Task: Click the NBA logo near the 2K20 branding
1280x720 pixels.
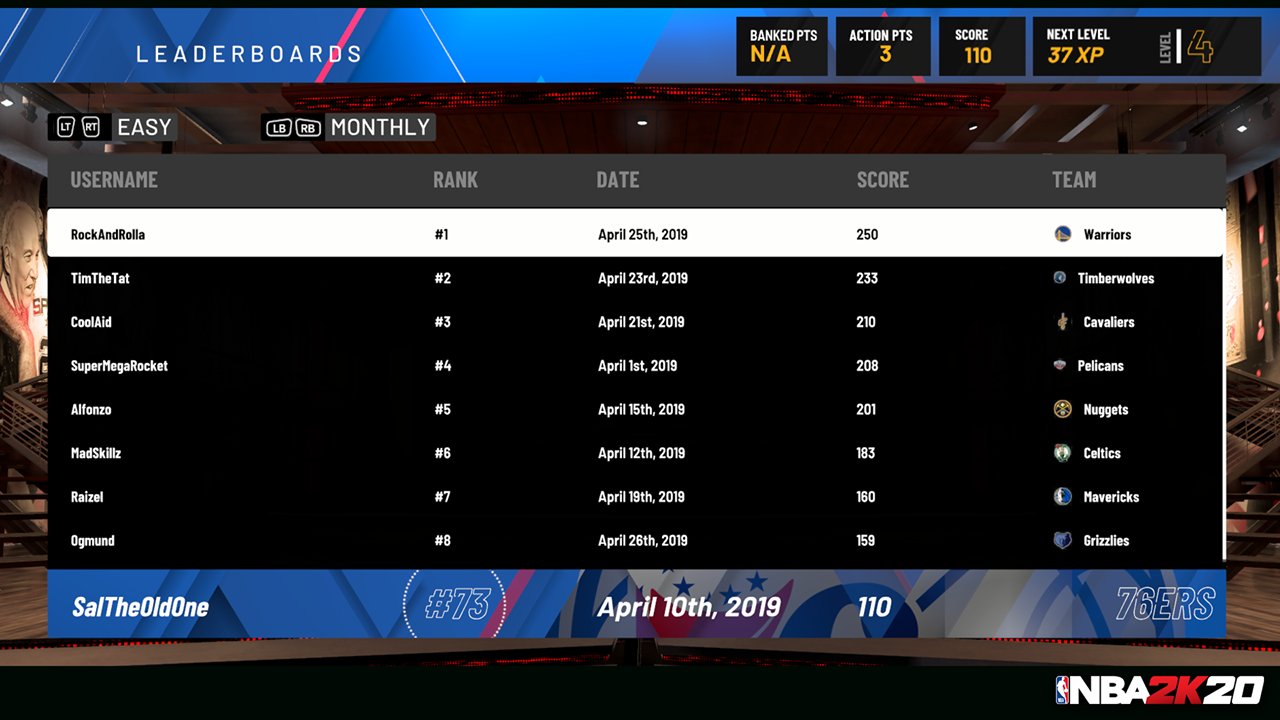Action: pyautogui.click(x=1064, y=687)
